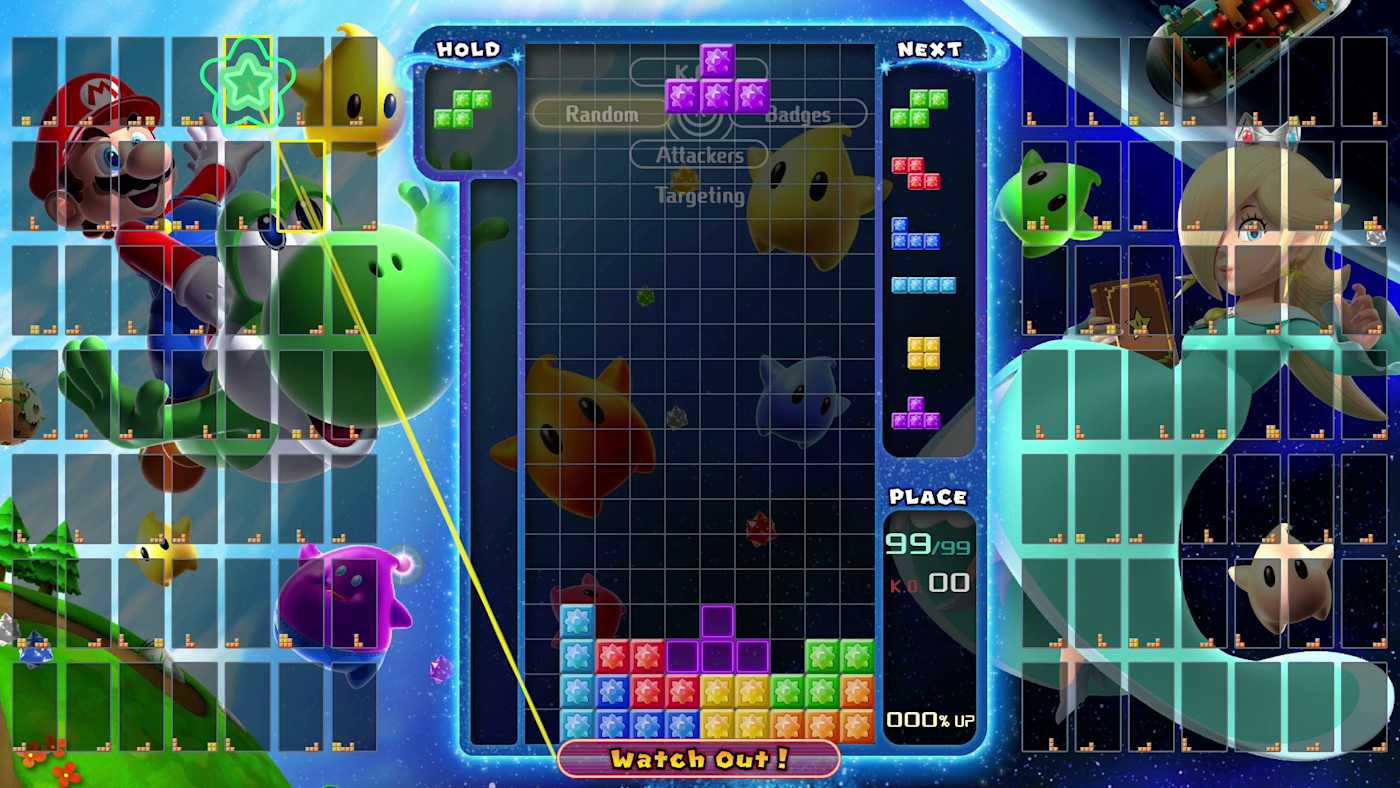
Task: Click the 000% UP attack meter
Action: pos(929,718)
